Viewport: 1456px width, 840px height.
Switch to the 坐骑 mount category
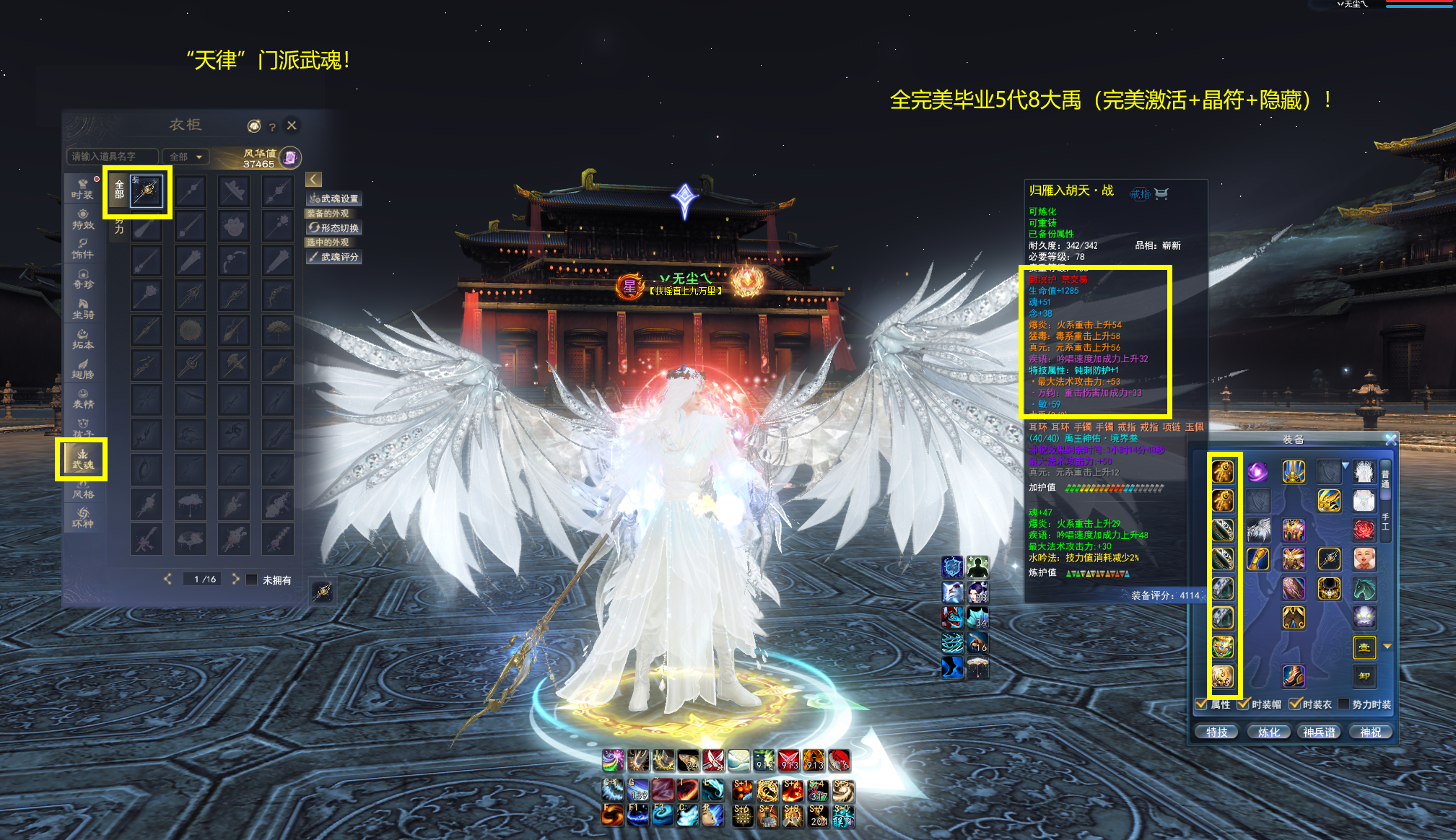tap(82, 309)
